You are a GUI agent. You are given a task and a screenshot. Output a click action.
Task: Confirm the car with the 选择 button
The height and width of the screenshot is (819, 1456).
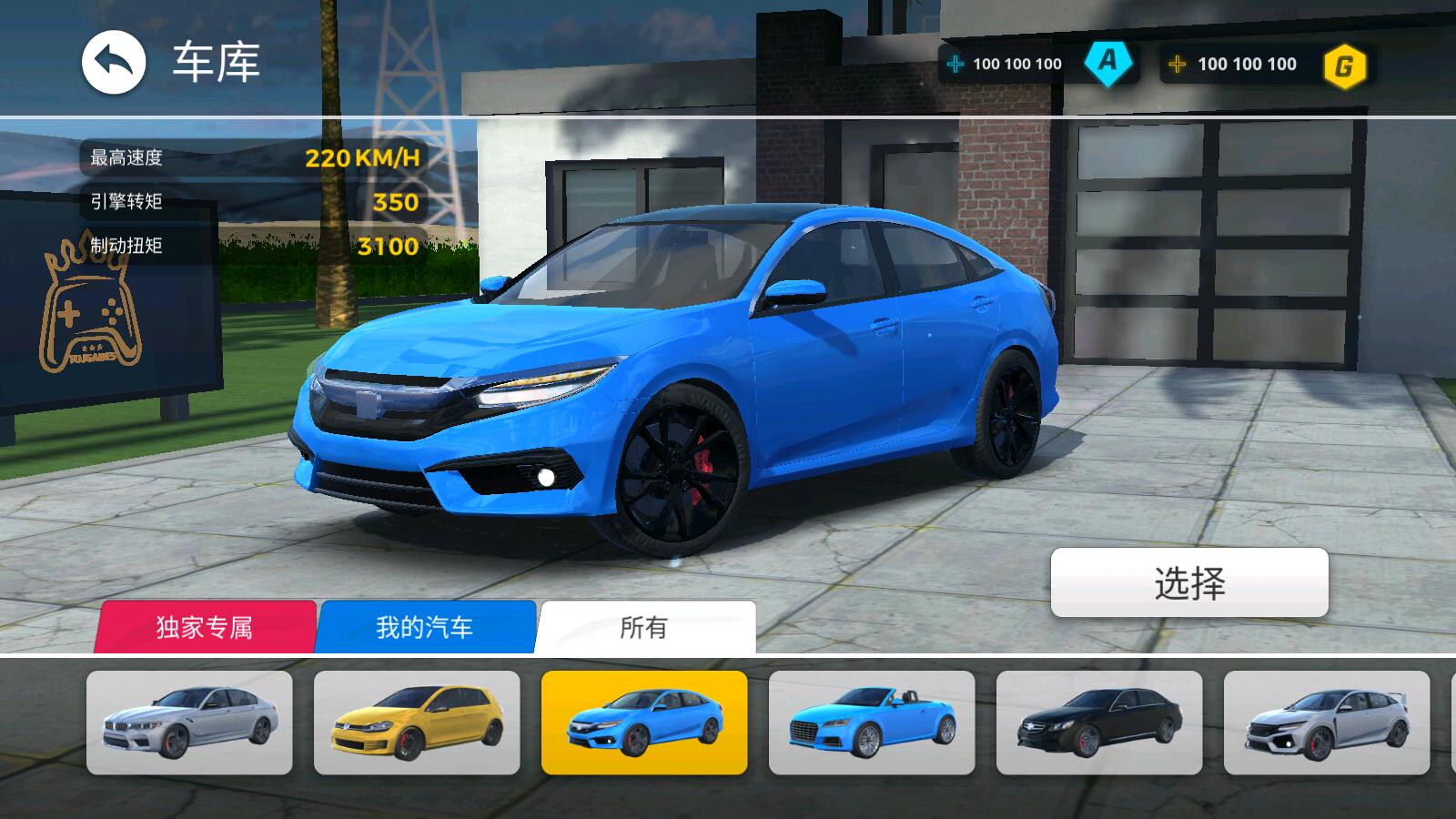[x=1189, y=582]
